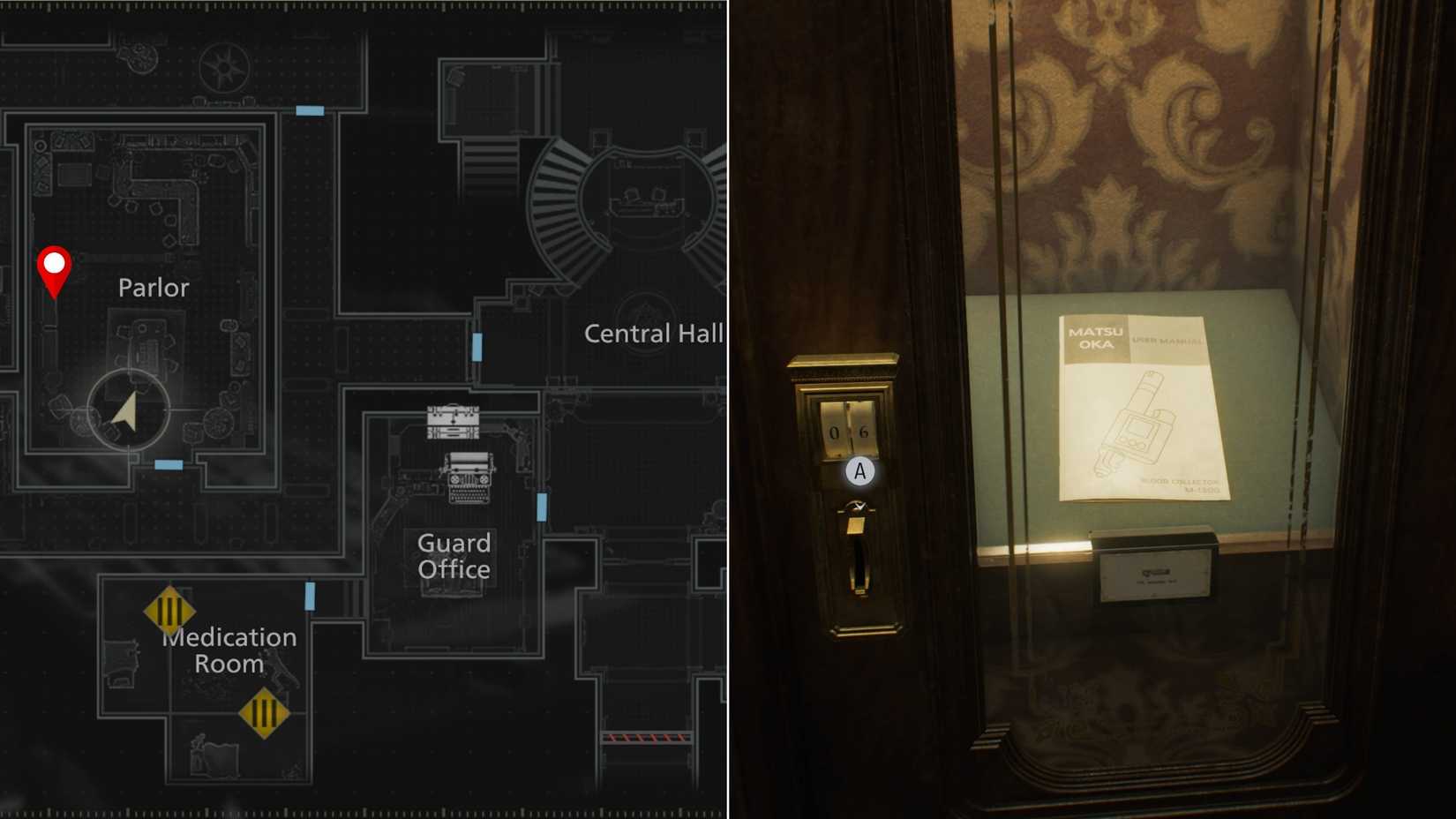Click the Guard Office text label
The height and width of the screenshot is (819, 1456).
[x=454, y=557]
